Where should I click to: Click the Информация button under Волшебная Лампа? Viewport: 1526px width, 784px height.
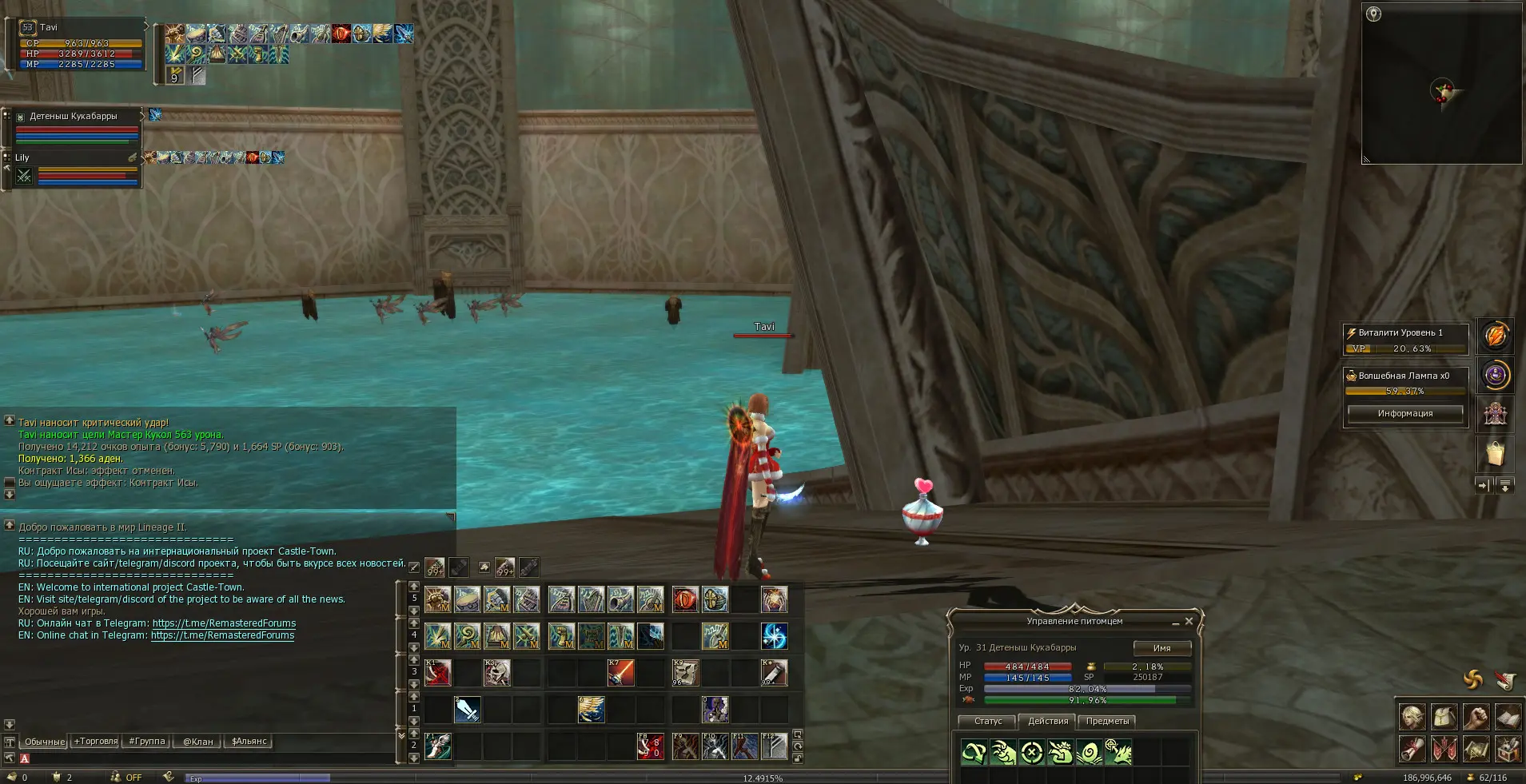(x=1404, y=413)
